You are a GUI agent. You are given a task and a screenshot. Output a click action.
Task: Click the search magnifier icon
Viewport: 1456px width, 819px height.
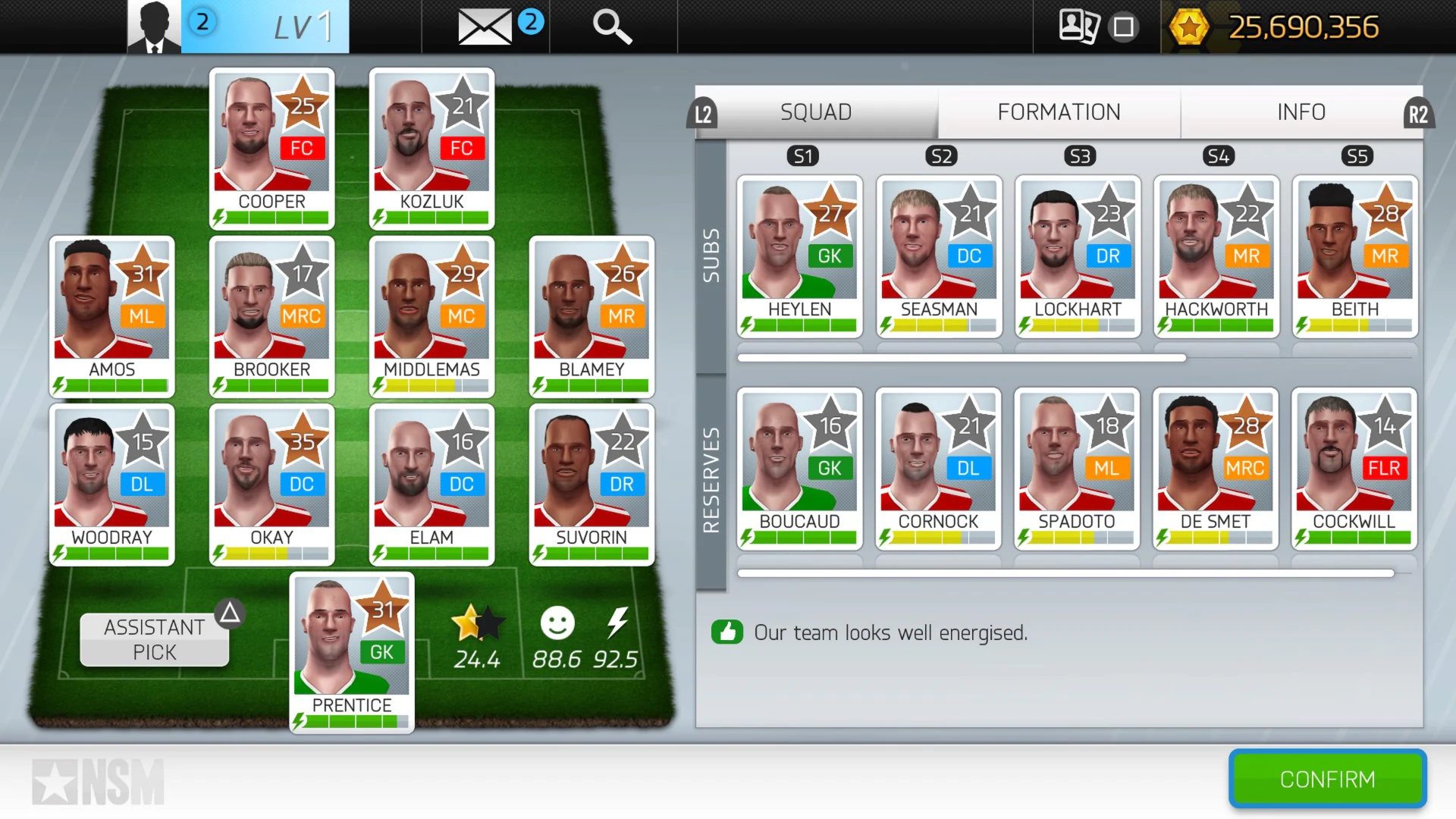click(x=611, y=27)
